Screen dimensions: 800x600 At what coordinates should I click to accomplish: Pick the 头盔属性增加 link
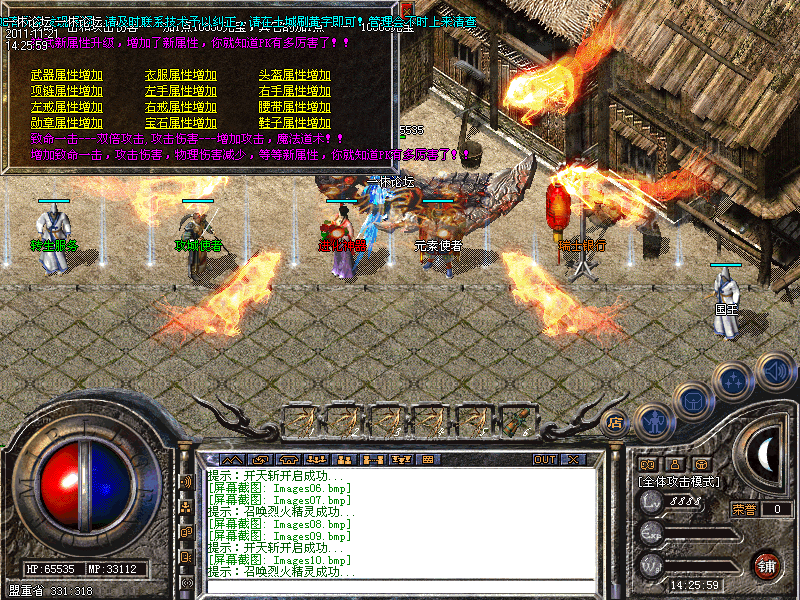[295, 75]
